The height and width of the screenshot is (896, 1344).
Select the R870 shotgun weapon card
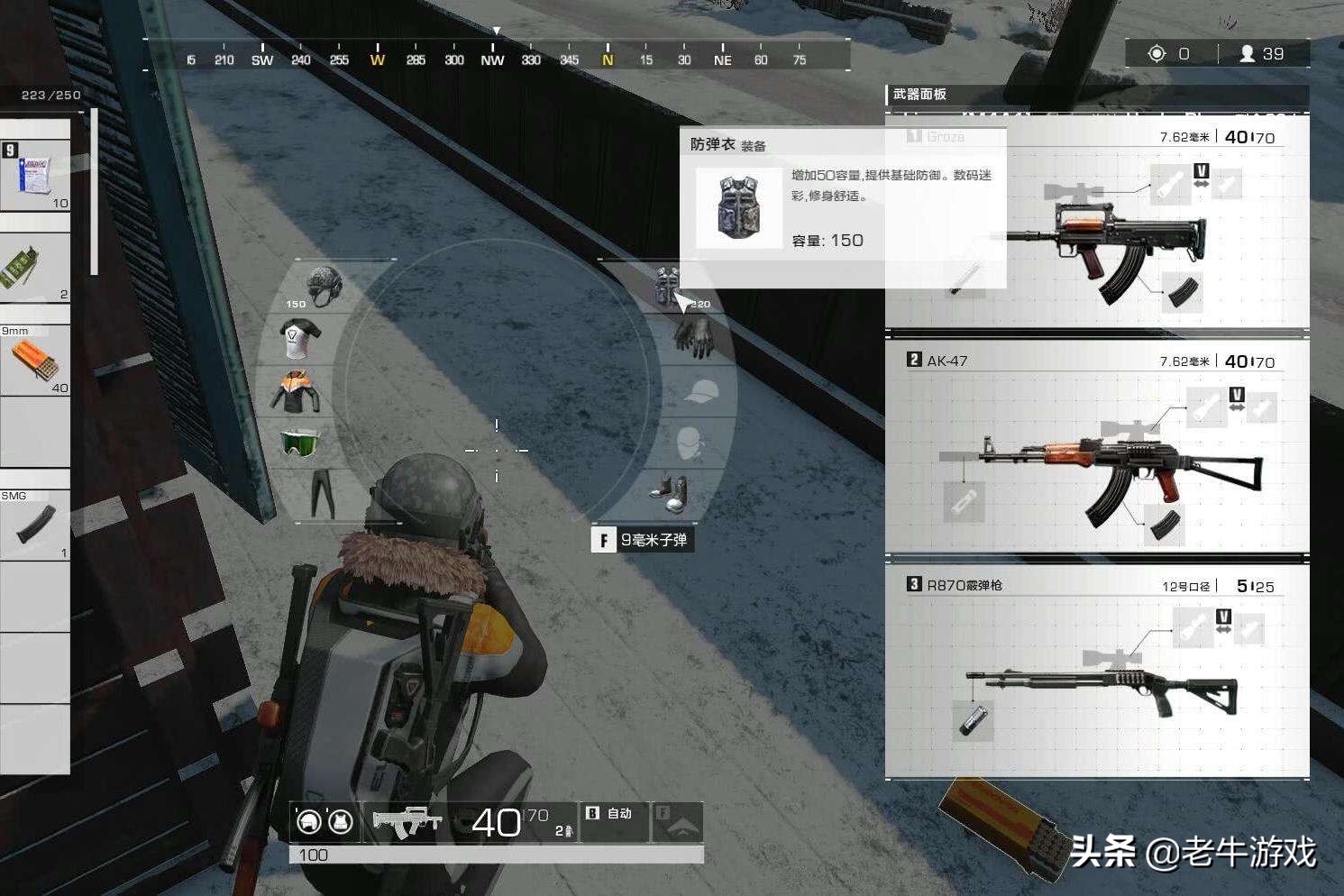click(x=1098, y=672)
